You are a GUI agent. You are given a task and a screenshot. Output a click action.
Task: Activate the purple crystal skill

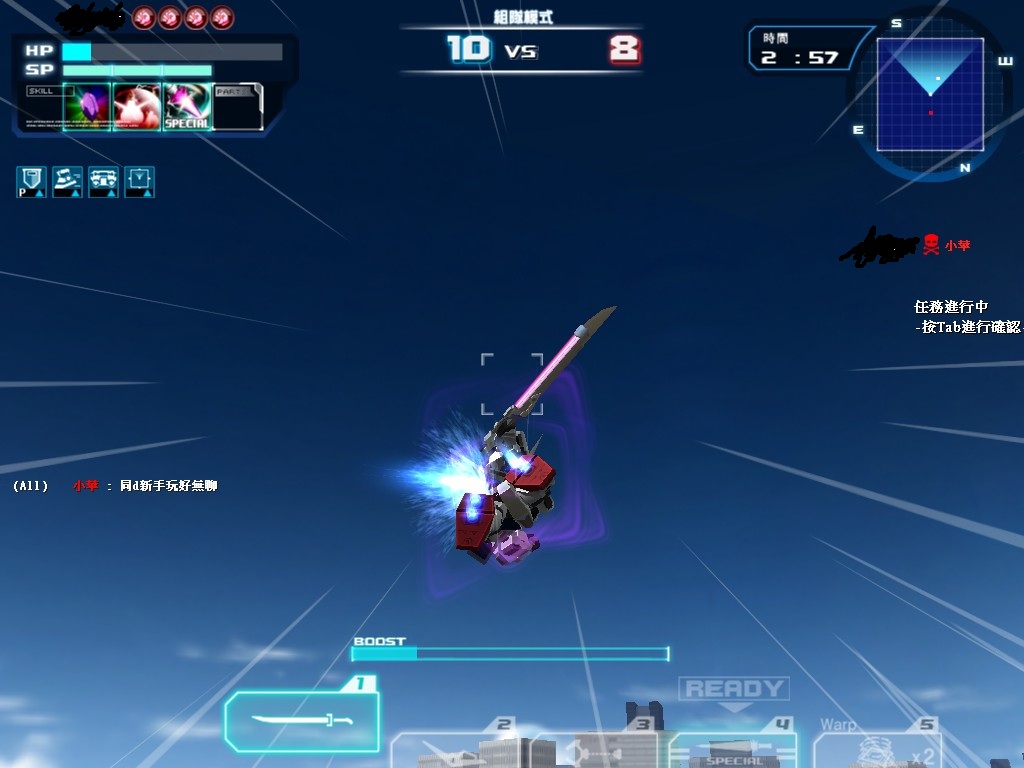[x=87, y=107]
